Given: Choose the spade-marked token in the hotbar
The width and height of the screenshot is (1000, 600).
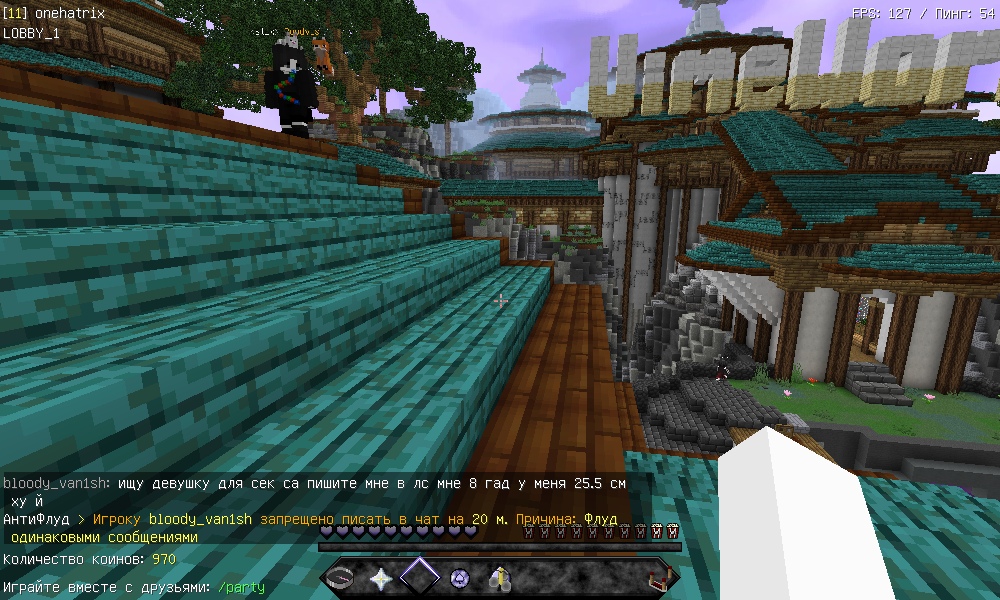Looking at the screenshot, I should point(460,578).
